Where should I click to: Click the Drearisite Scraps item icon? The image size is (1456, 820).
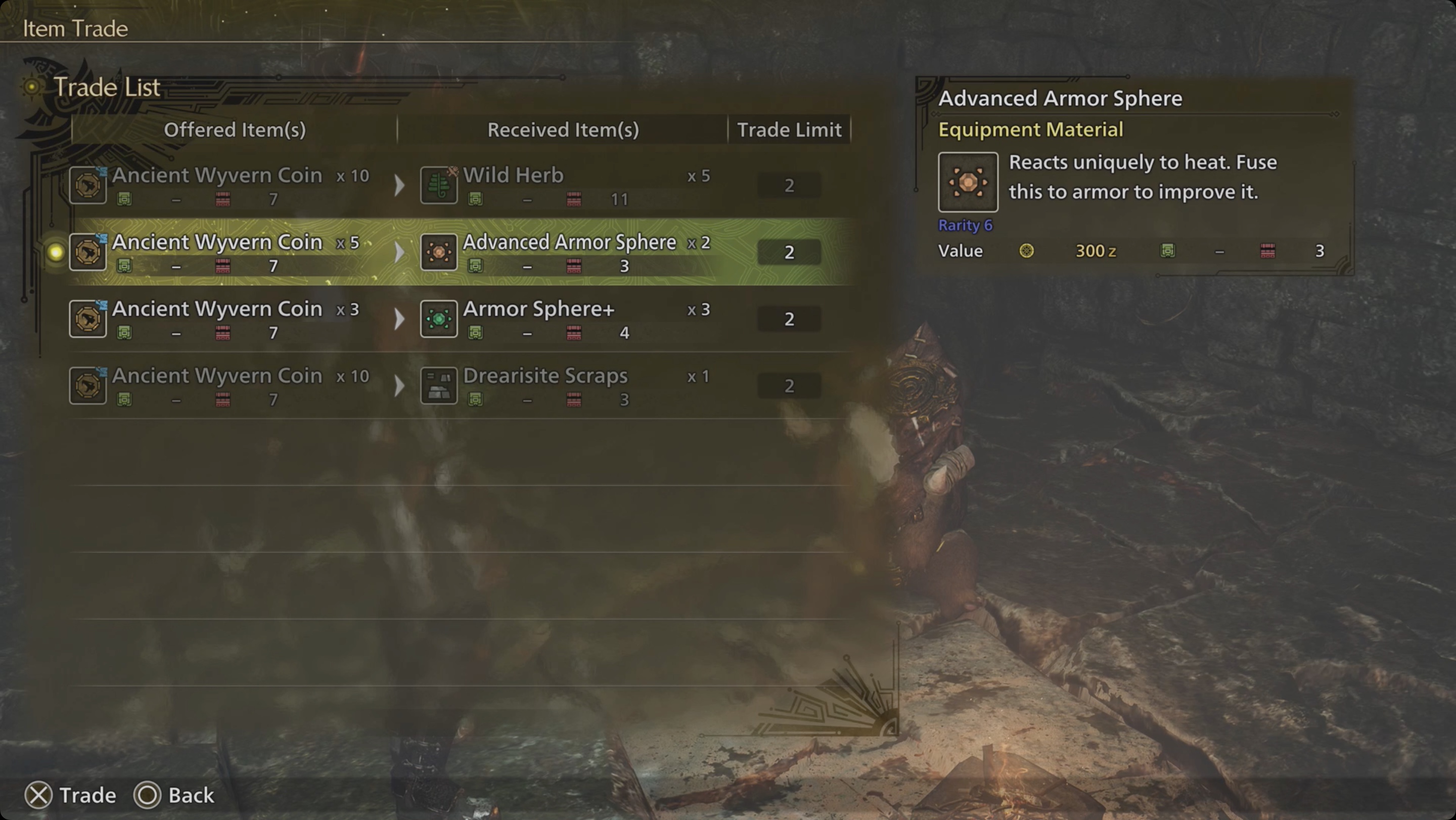point(439,385)
